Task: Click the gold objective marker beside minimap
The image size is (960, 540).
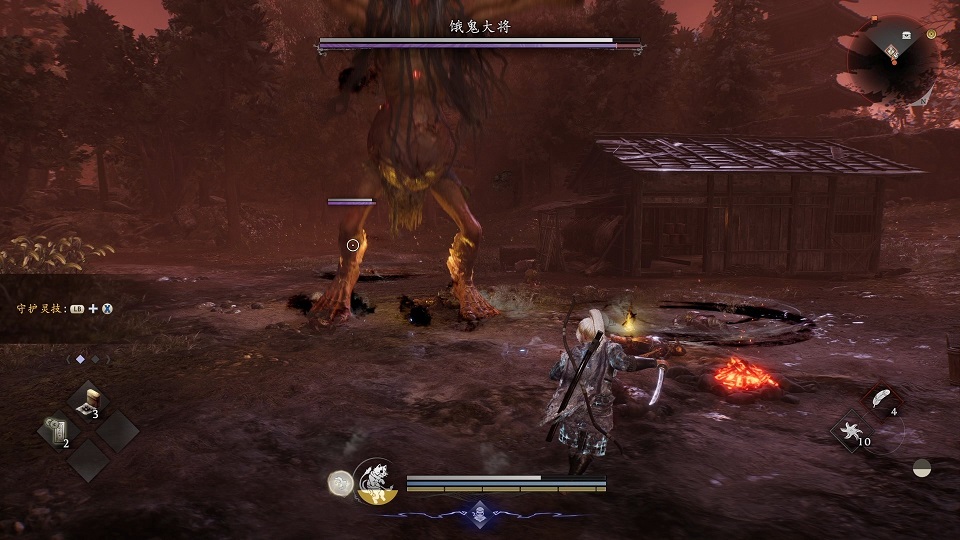Action: [931, 34]
